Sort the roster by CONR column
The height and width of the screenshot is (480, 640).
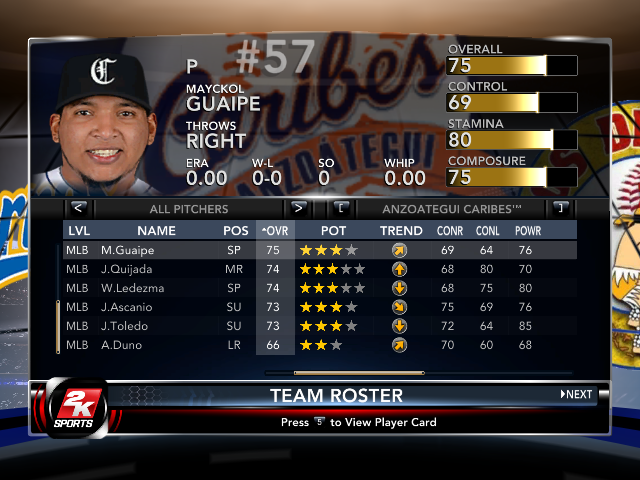449,231
